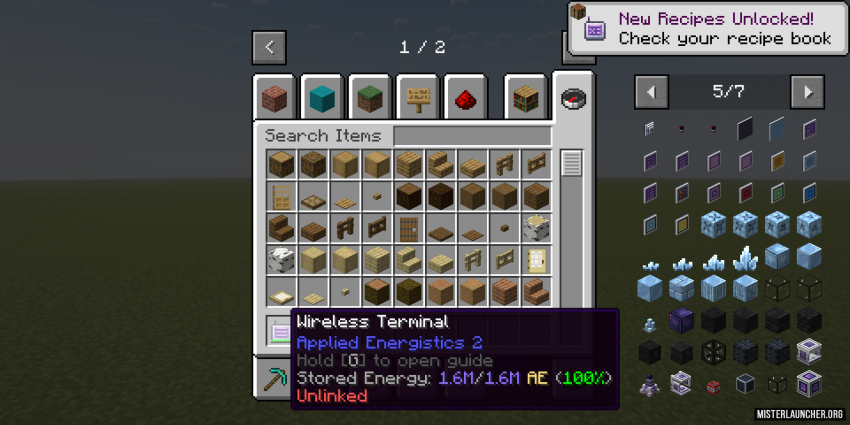Show previous page of JEI item list
This screenshot has height=425, width=850.
point(652,92)
